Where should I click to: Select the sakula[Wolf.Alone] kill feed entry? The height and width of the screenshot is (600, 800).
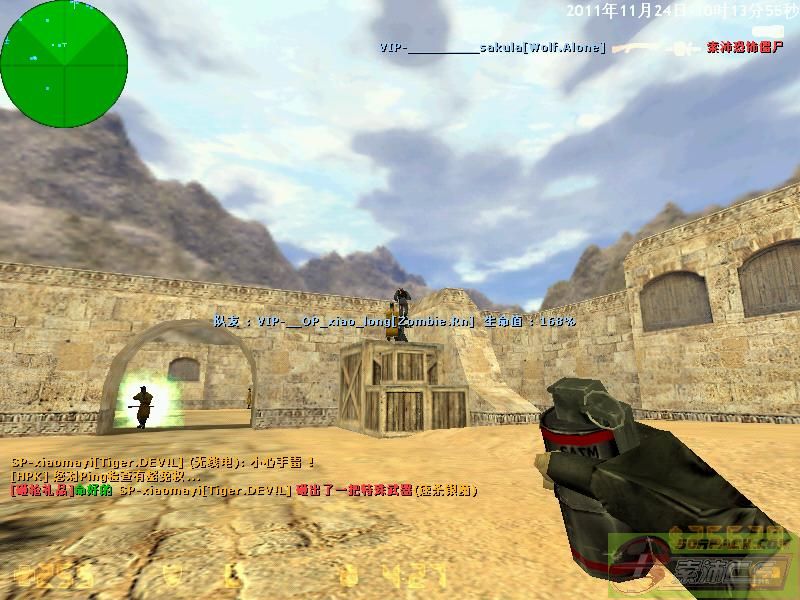point(492,47)
